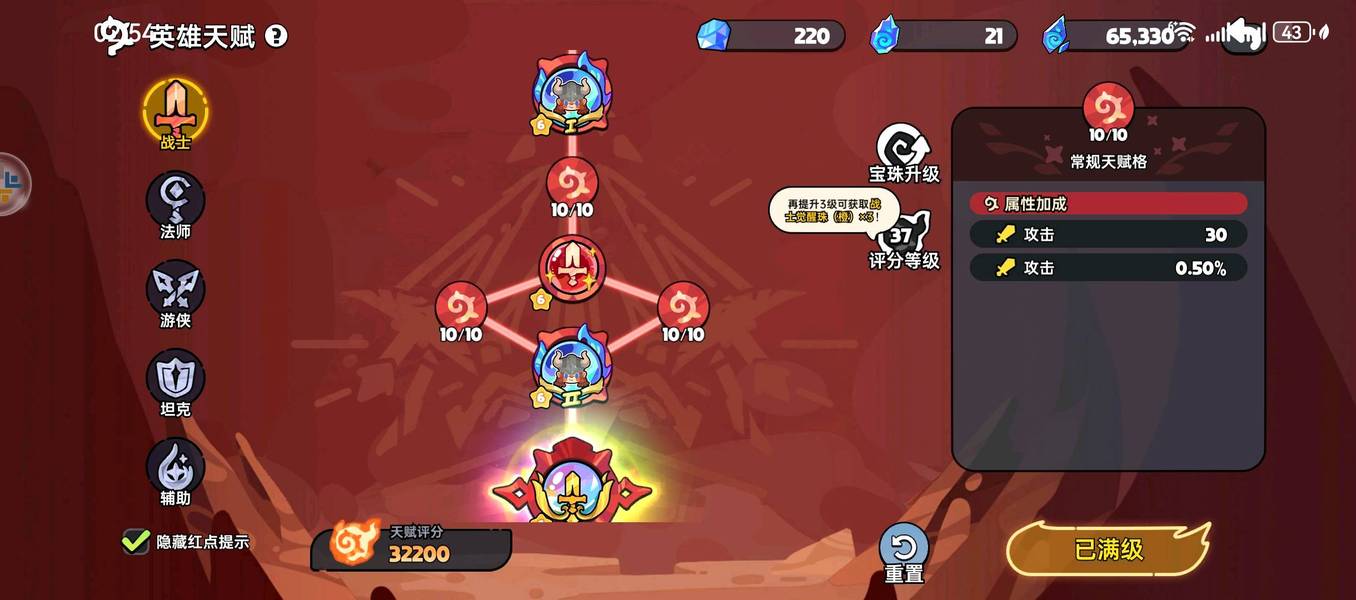Click the 重置 reset button
The width and height of the screenshot is (1356, 600).
(903, 551)
